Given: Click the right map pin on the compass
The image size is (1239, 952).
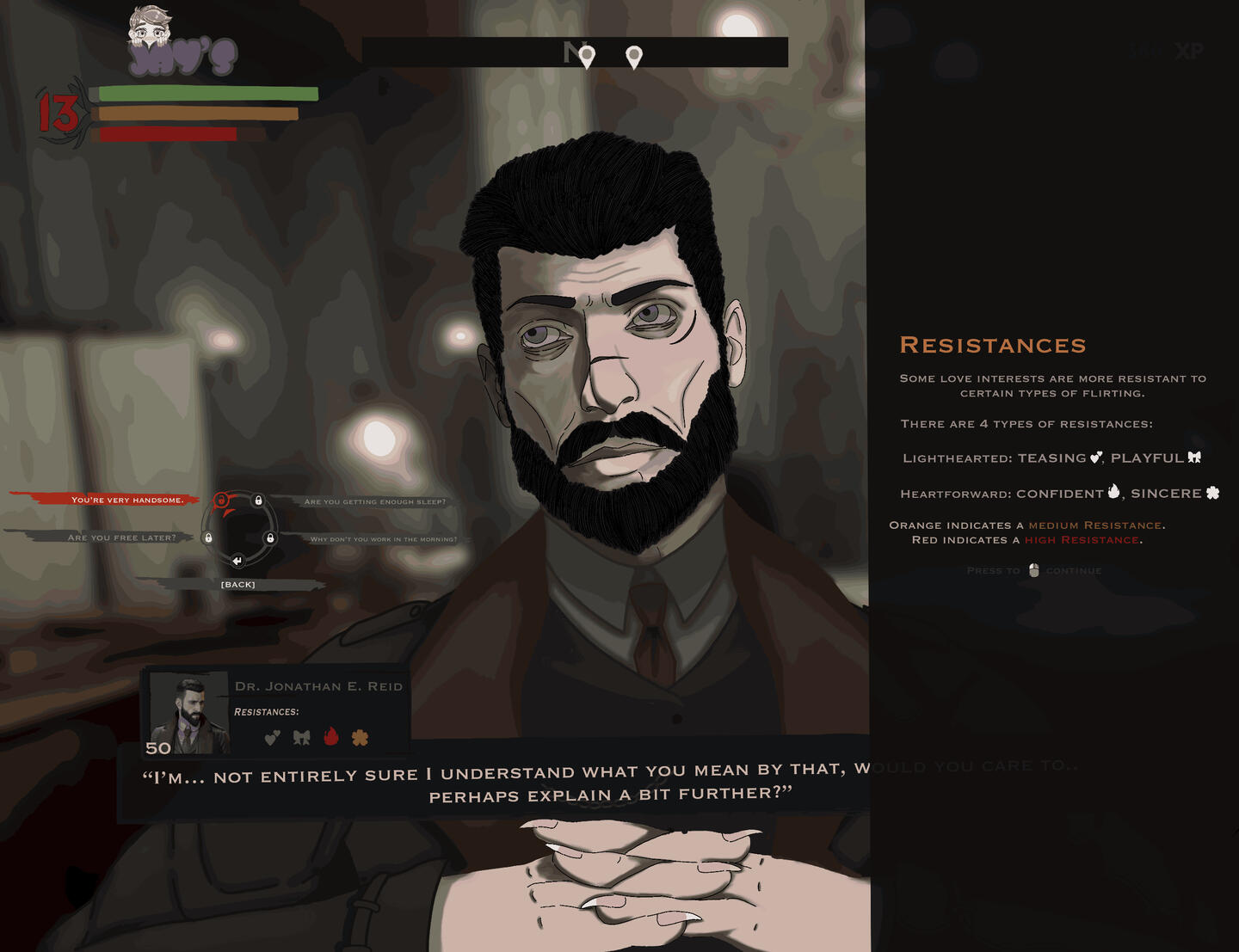Looking at the screenshot, I should coord(634,58).
